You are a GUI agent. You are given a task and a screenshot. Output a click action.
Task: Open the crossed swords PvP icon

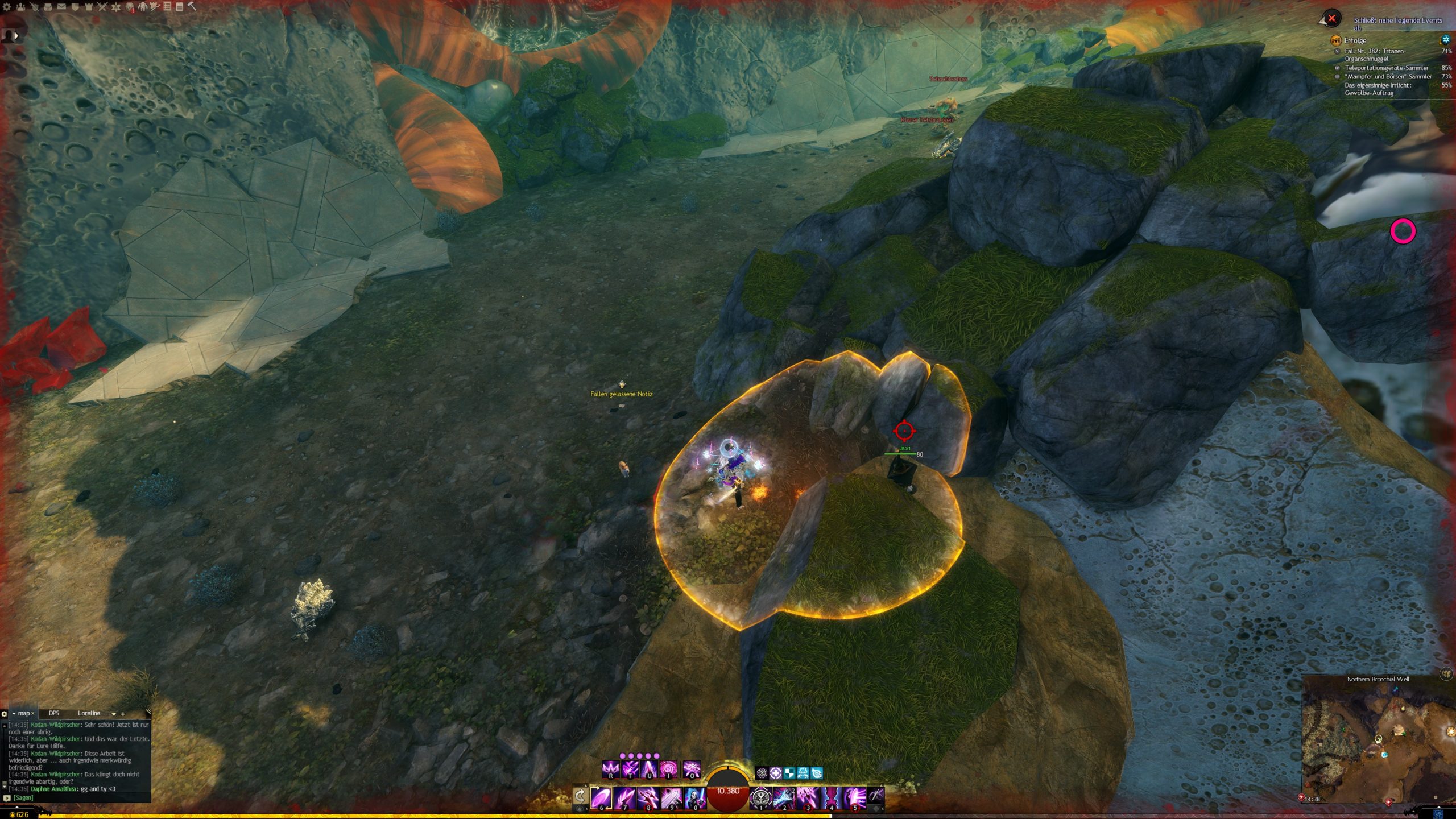pos(102,7)
